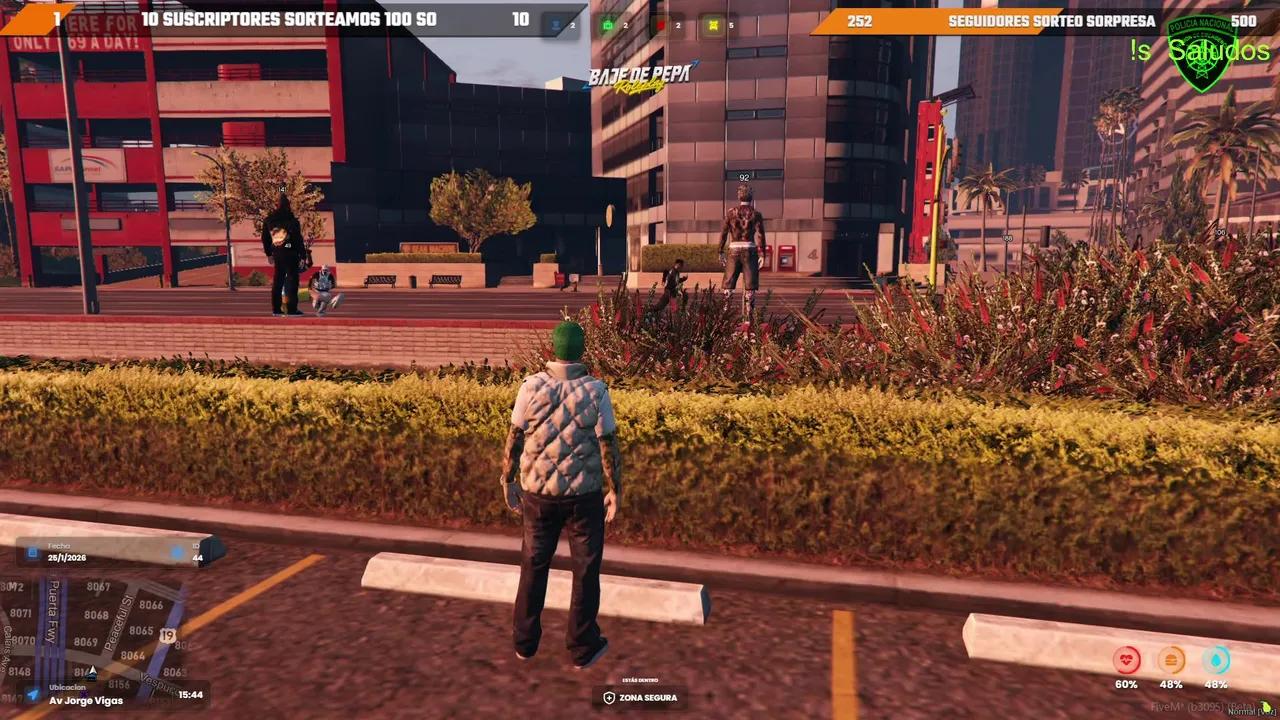Screen dimensions: 1280x720
Task: Expand the subscriber counter showing 10
Action: 520,19
